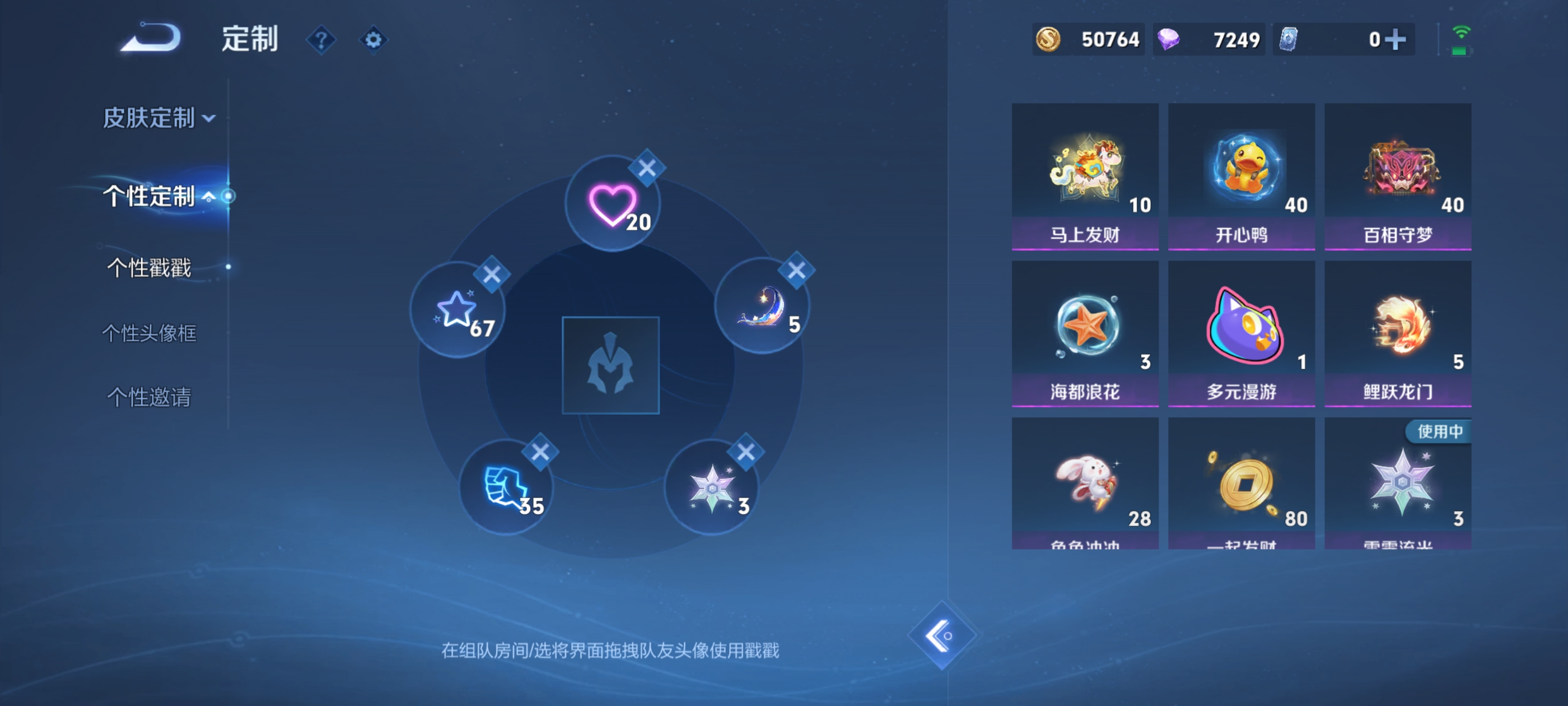This screenshot has height=706, width=1568.
Task: Select the heart stamp on the wheel
Action: (x=612, y=204)
